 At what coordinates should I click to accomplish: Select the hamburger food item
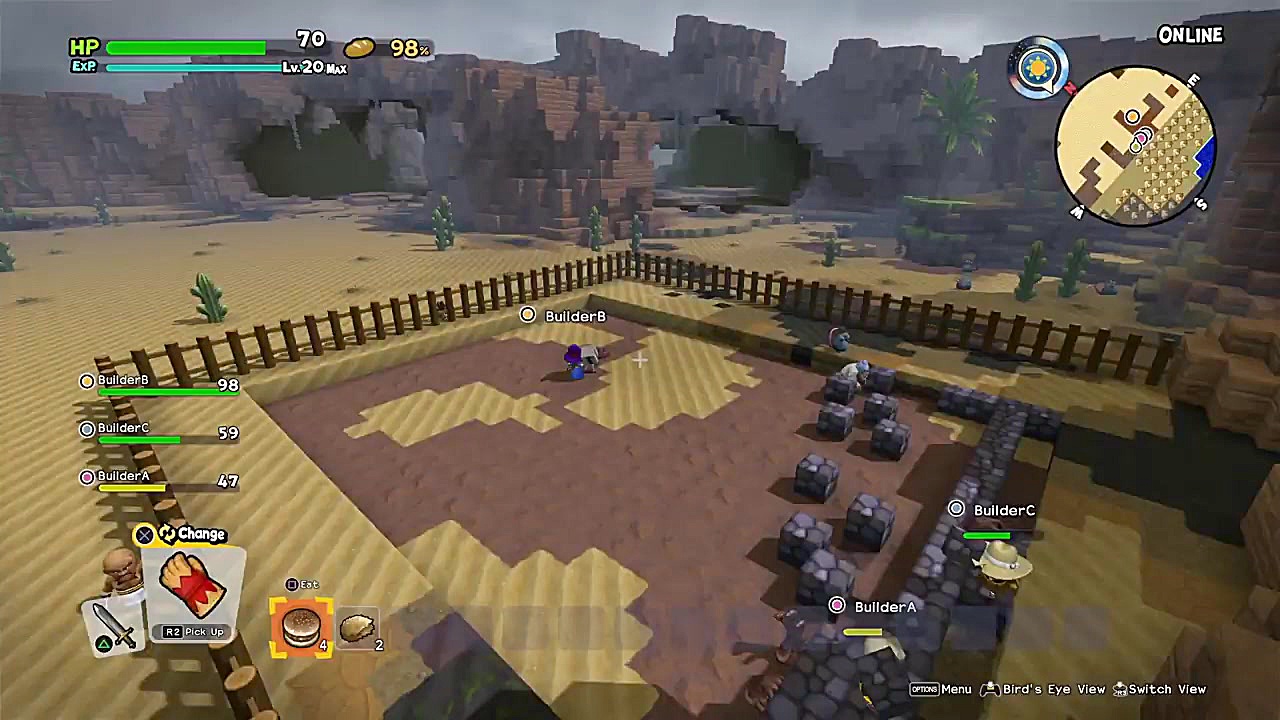301,626
